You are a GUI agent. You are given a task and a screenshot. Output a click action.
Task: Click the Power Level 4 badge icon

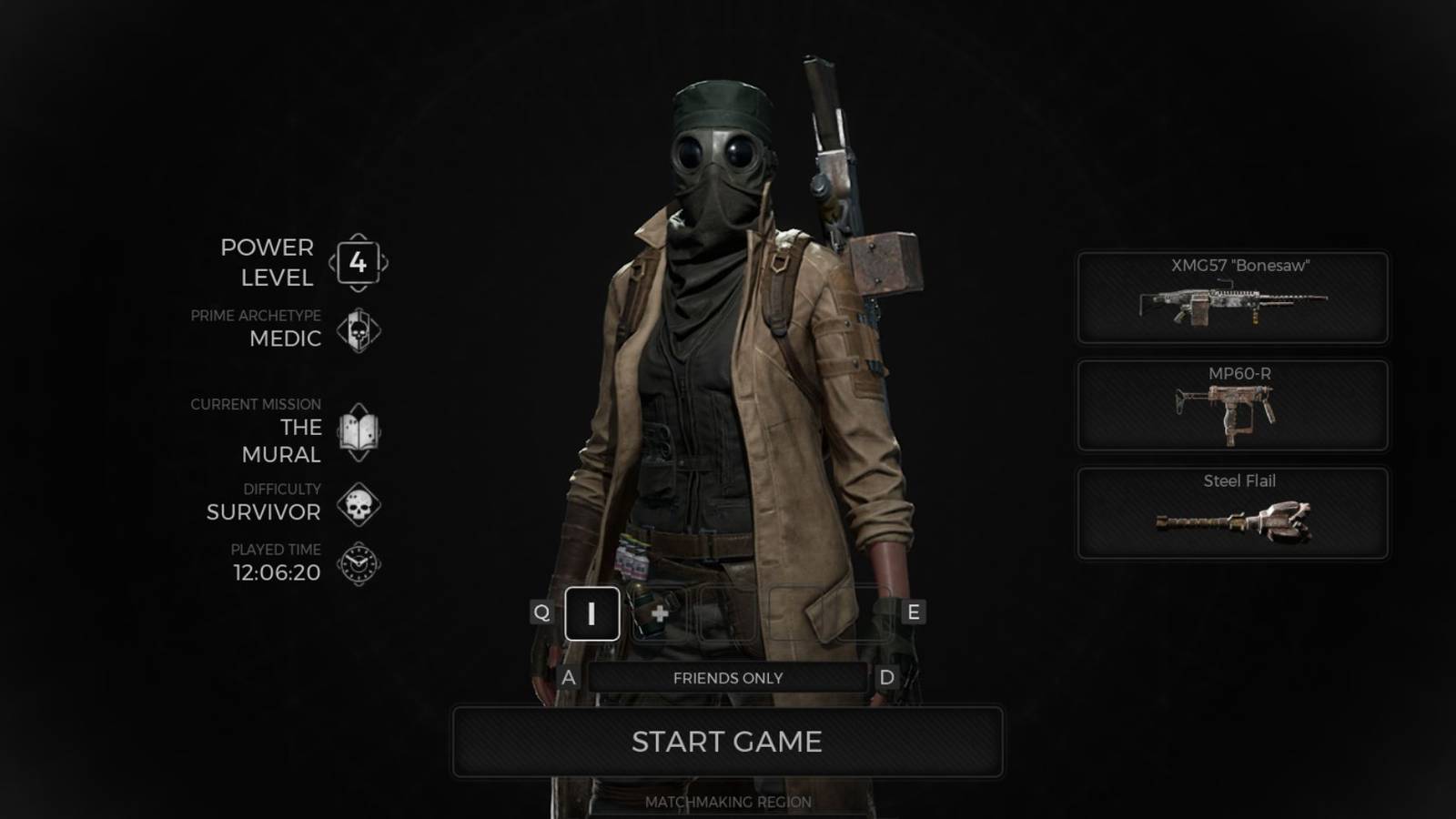(x=359, y=262)
